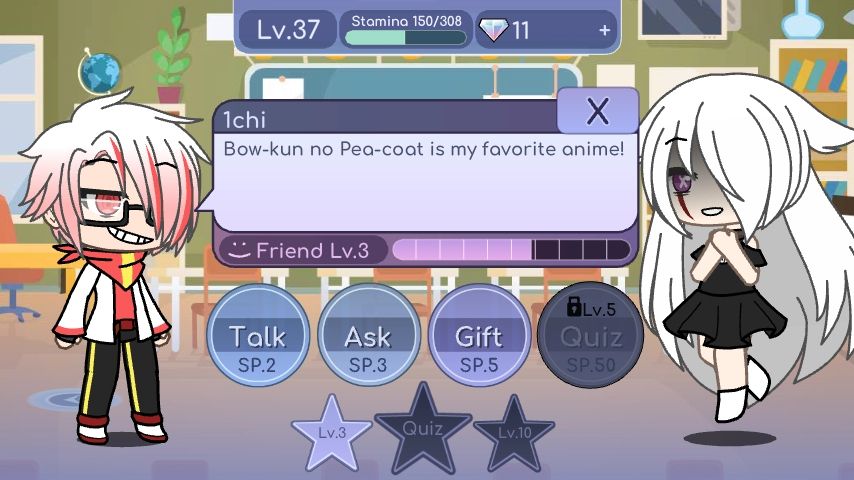Close the 1chi dialogue box

597,111
